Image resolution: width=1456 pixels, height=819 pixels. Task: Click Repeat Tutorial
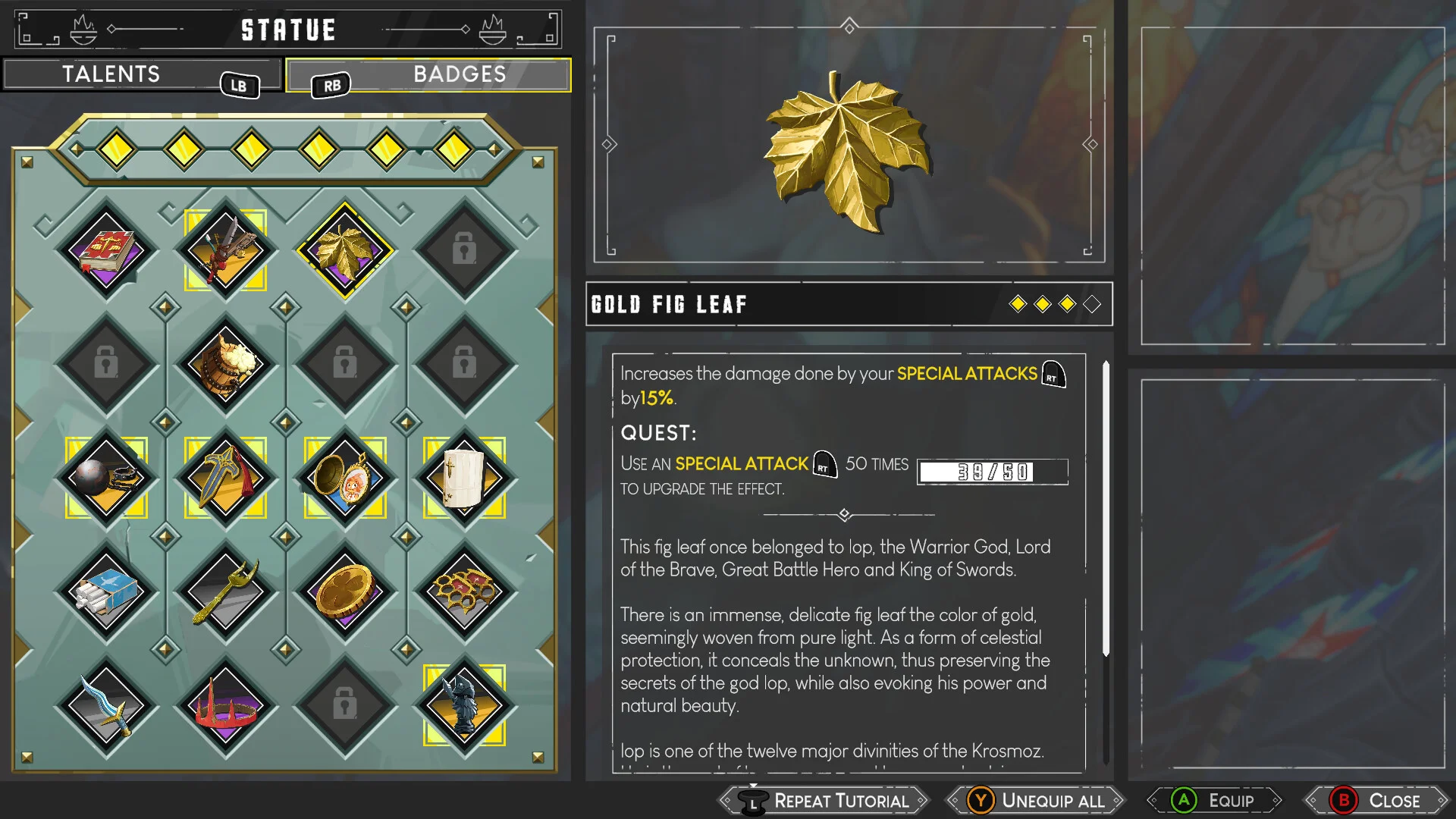coord(827,801)
